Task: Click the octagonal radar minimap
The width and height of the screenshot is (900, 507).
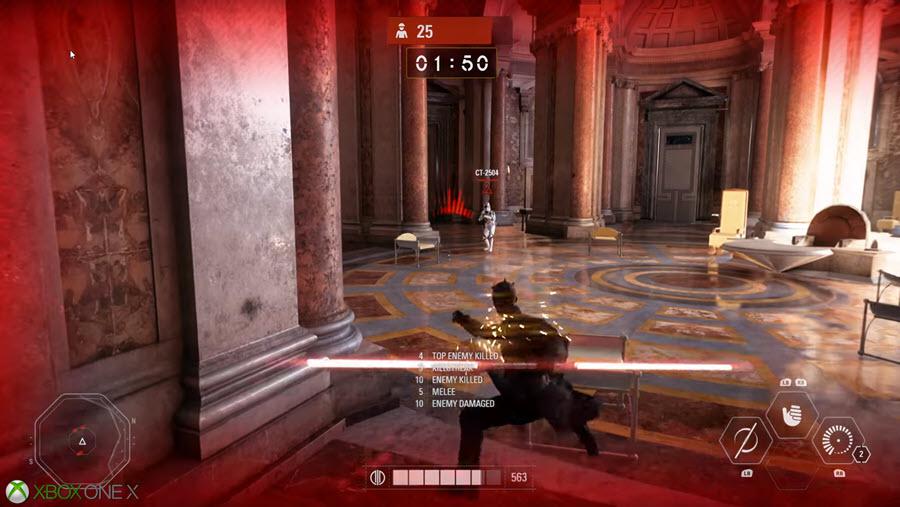Action: click(82, 440)
